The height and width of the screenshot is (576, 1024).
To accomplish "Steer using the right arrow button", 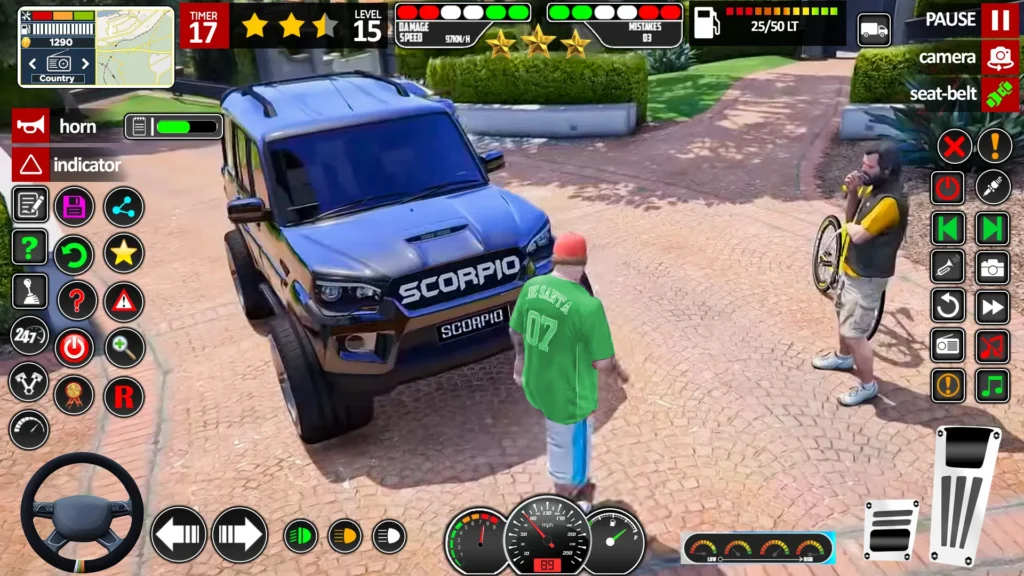I will pos(239,535).
